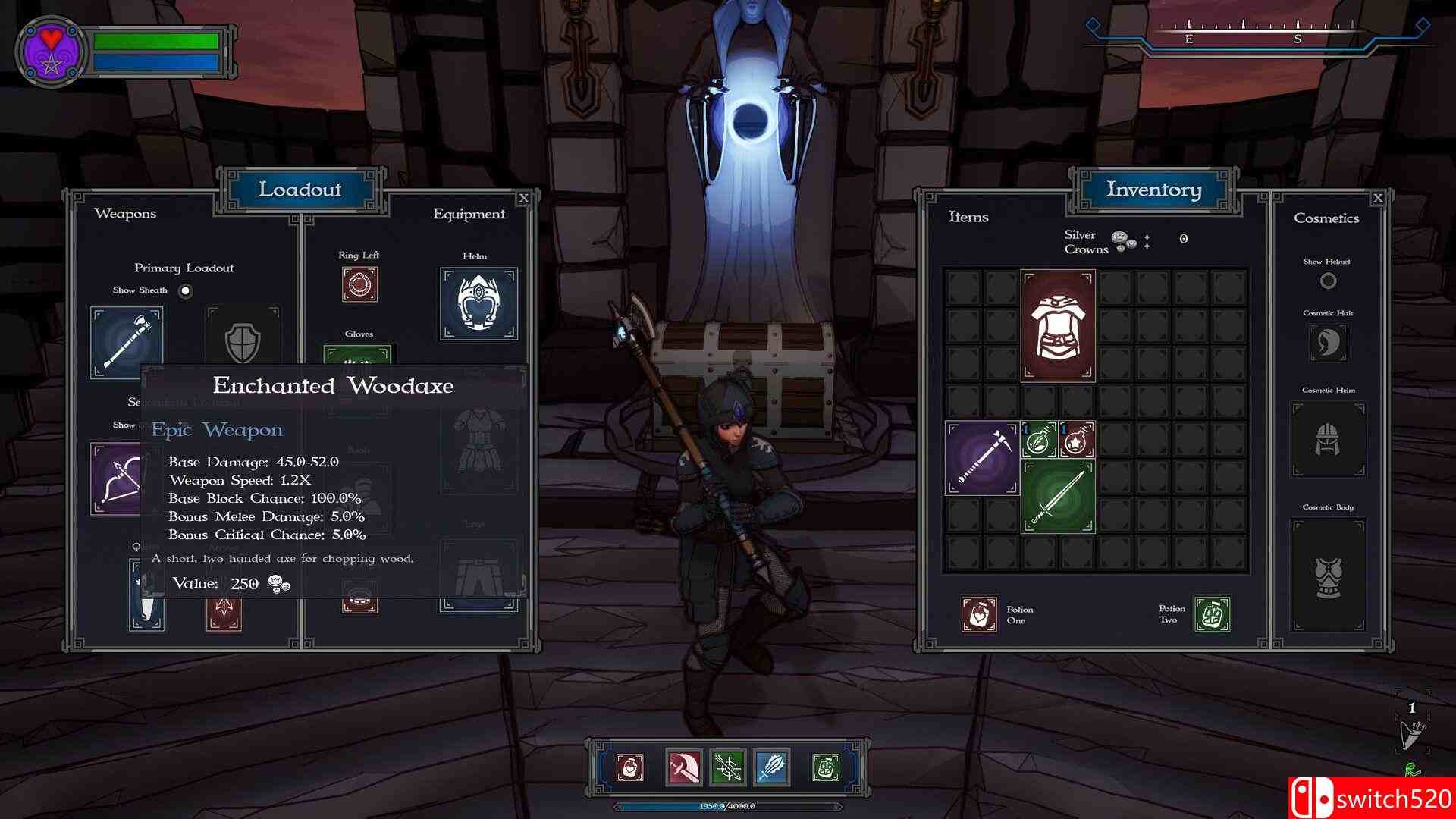Choose the green potion inventory item
The width and height of the screenshot is (1456, 819).
click(1039, 440)
